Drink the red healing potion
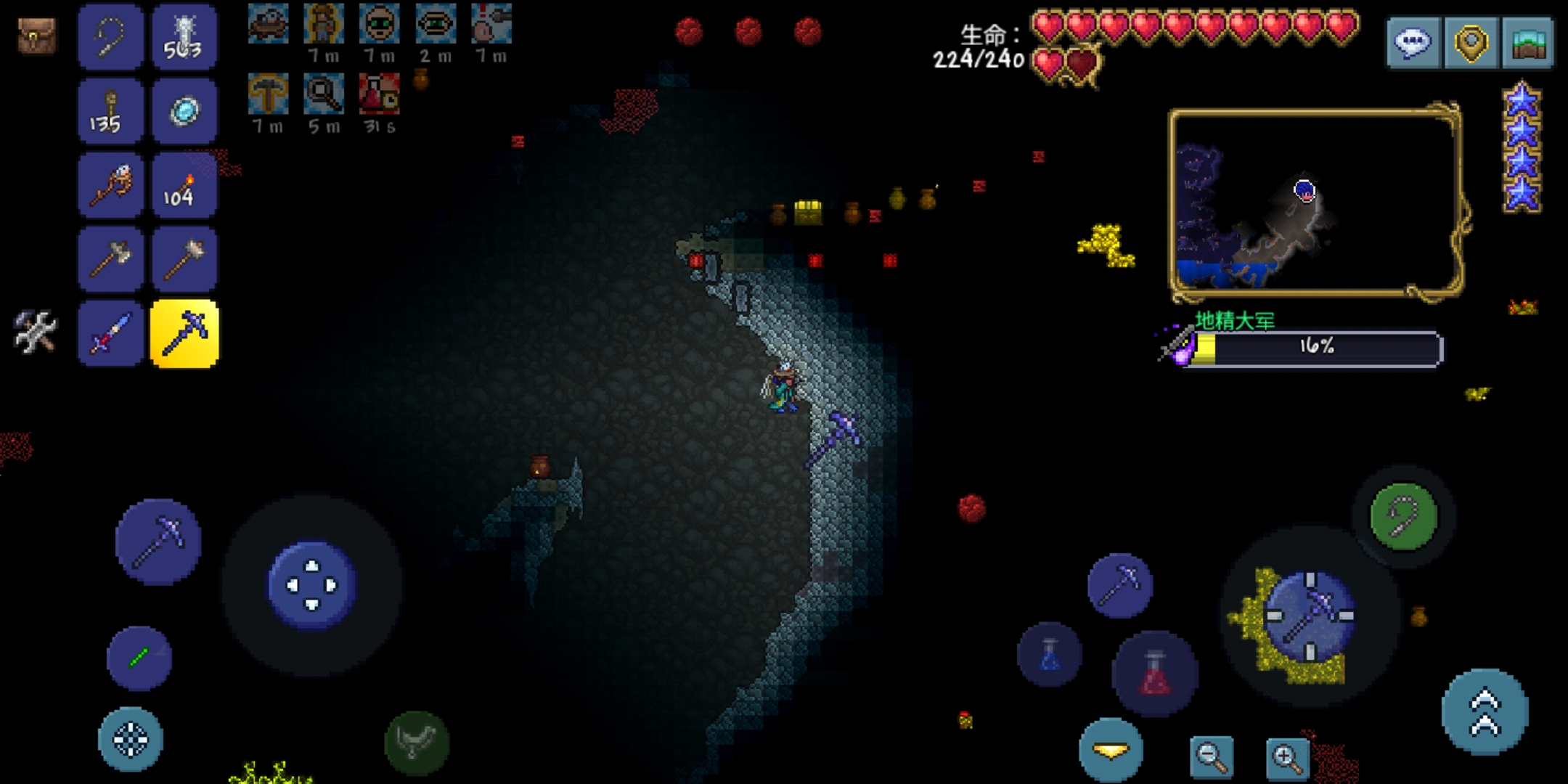The width and height of the screenshot is (1568, 784). point(1154,673)
